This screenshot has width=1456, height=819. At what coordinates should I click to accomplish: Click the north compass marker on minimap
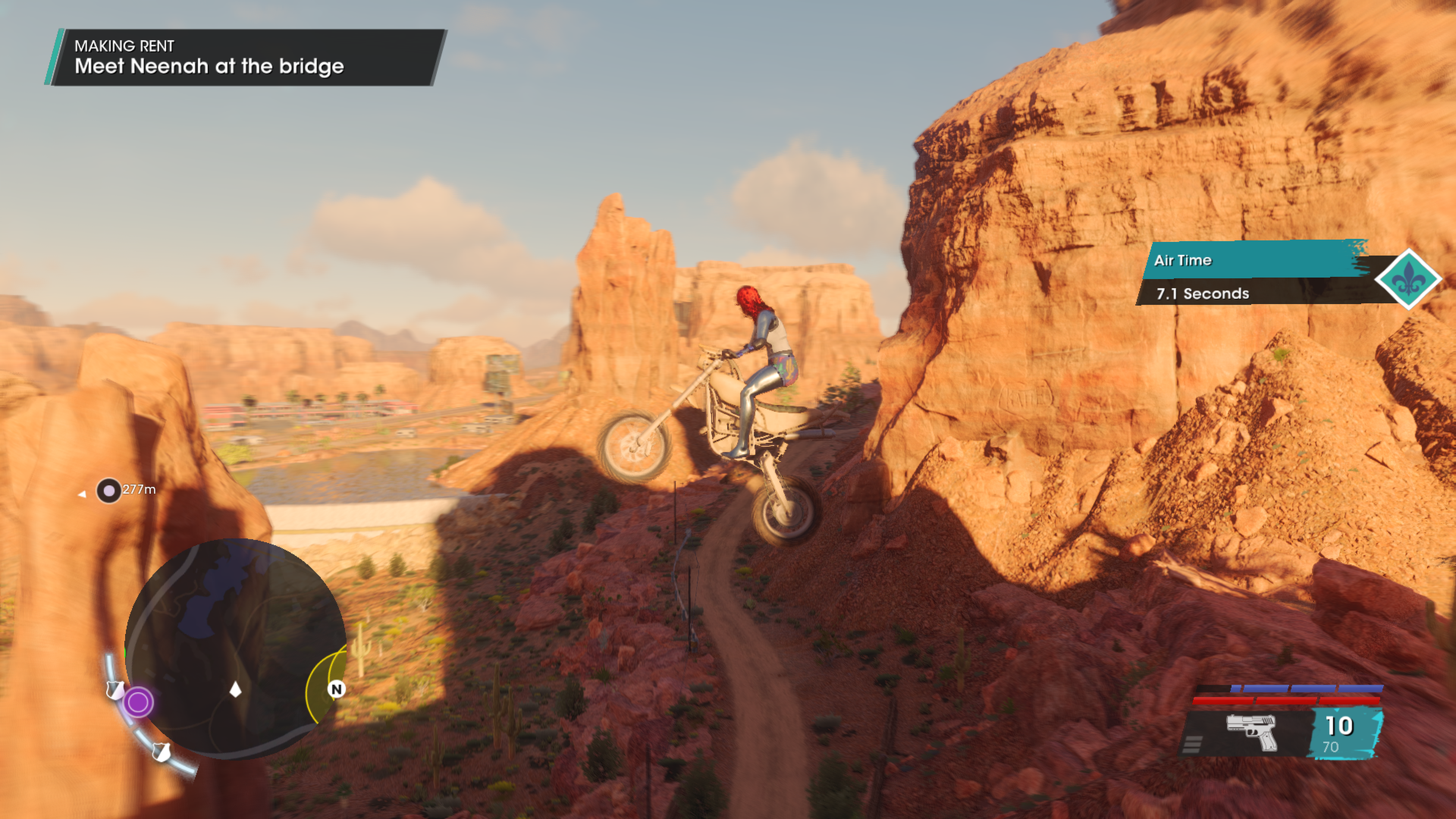(x=337, y=689)
